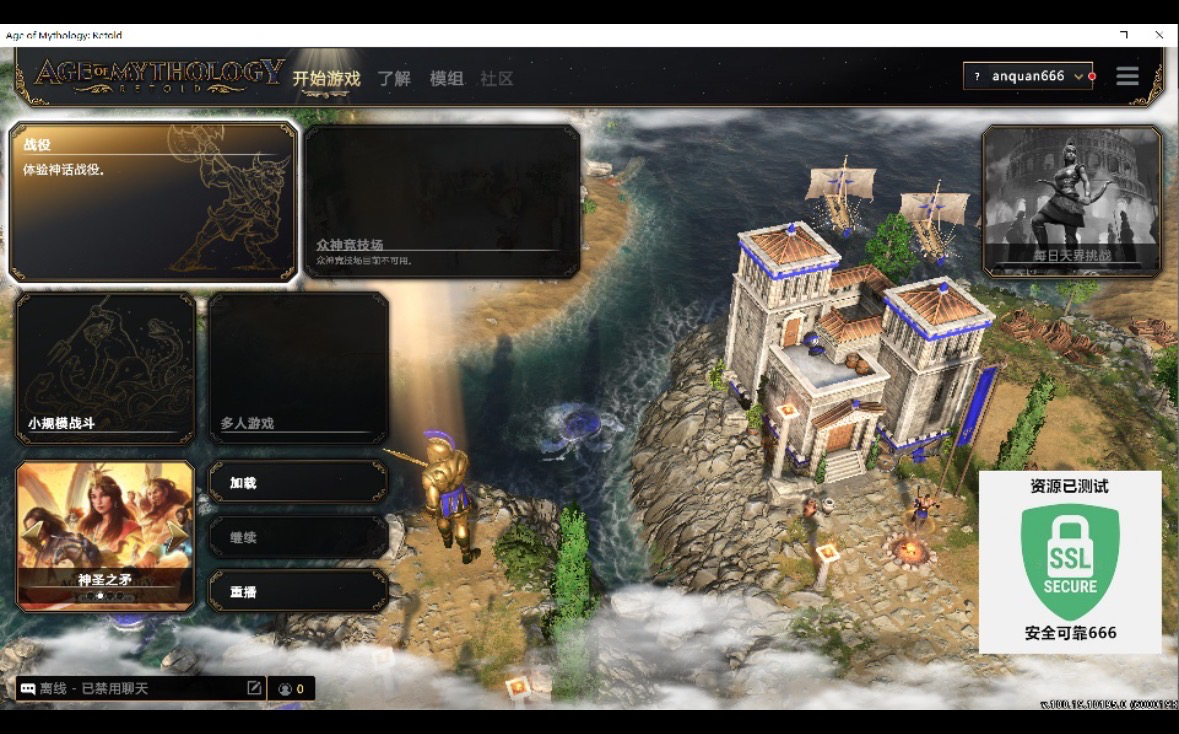
Task: Open the 战役 campaign tile
Action: point(153,202)
